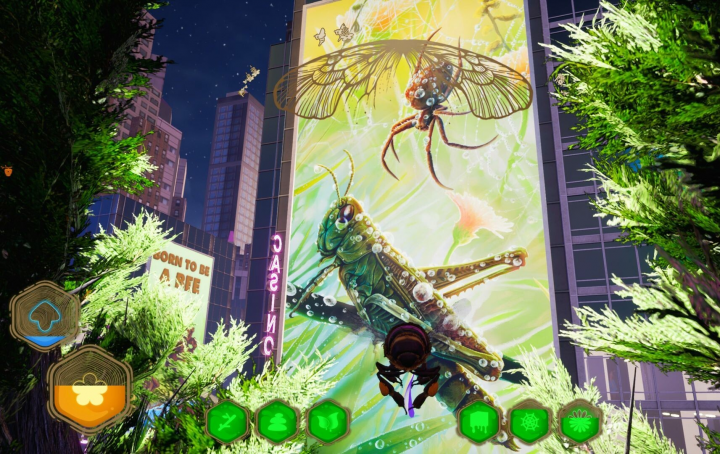Image resolution: width=720 pixels, height=454 pixels.
Task: Select the twig hexagon icon
Action: [x=227, y=422]
